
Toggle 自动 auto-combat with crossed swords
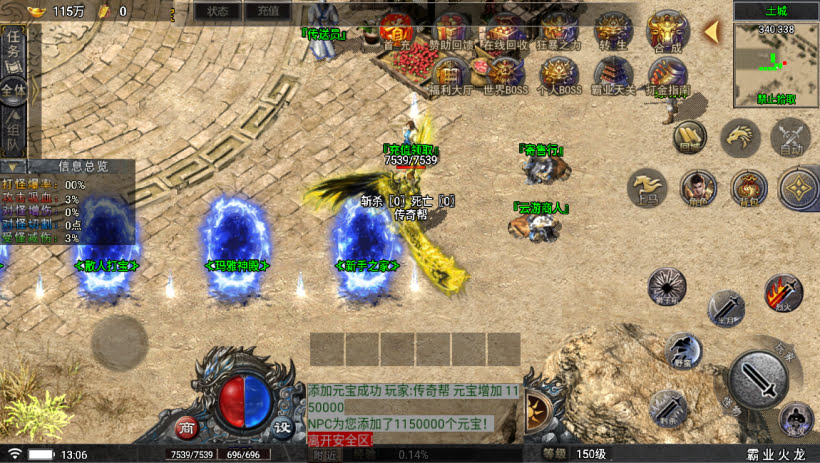[791, 136]
